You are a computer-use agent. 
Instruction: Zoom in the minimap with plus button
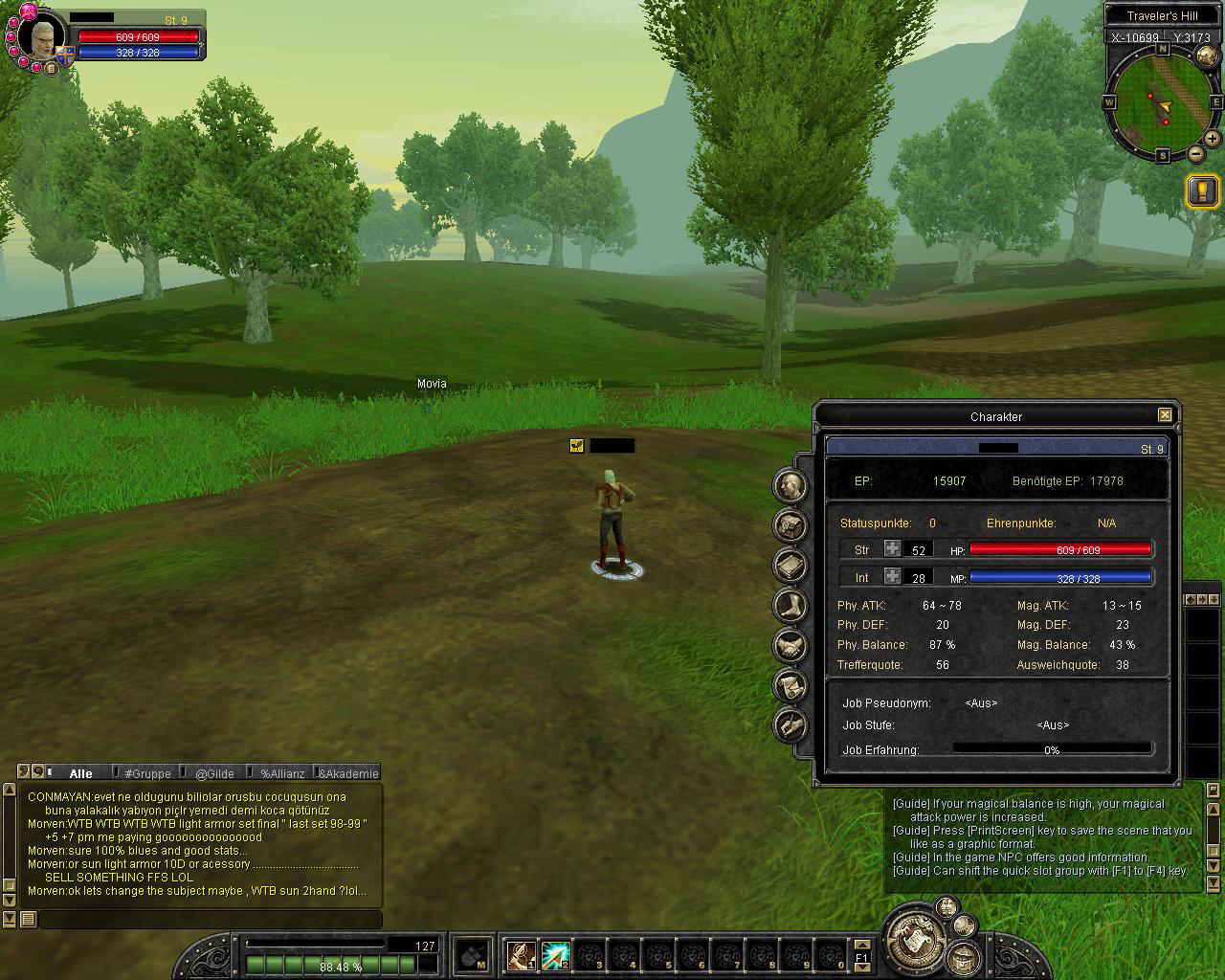point(1212,140)
